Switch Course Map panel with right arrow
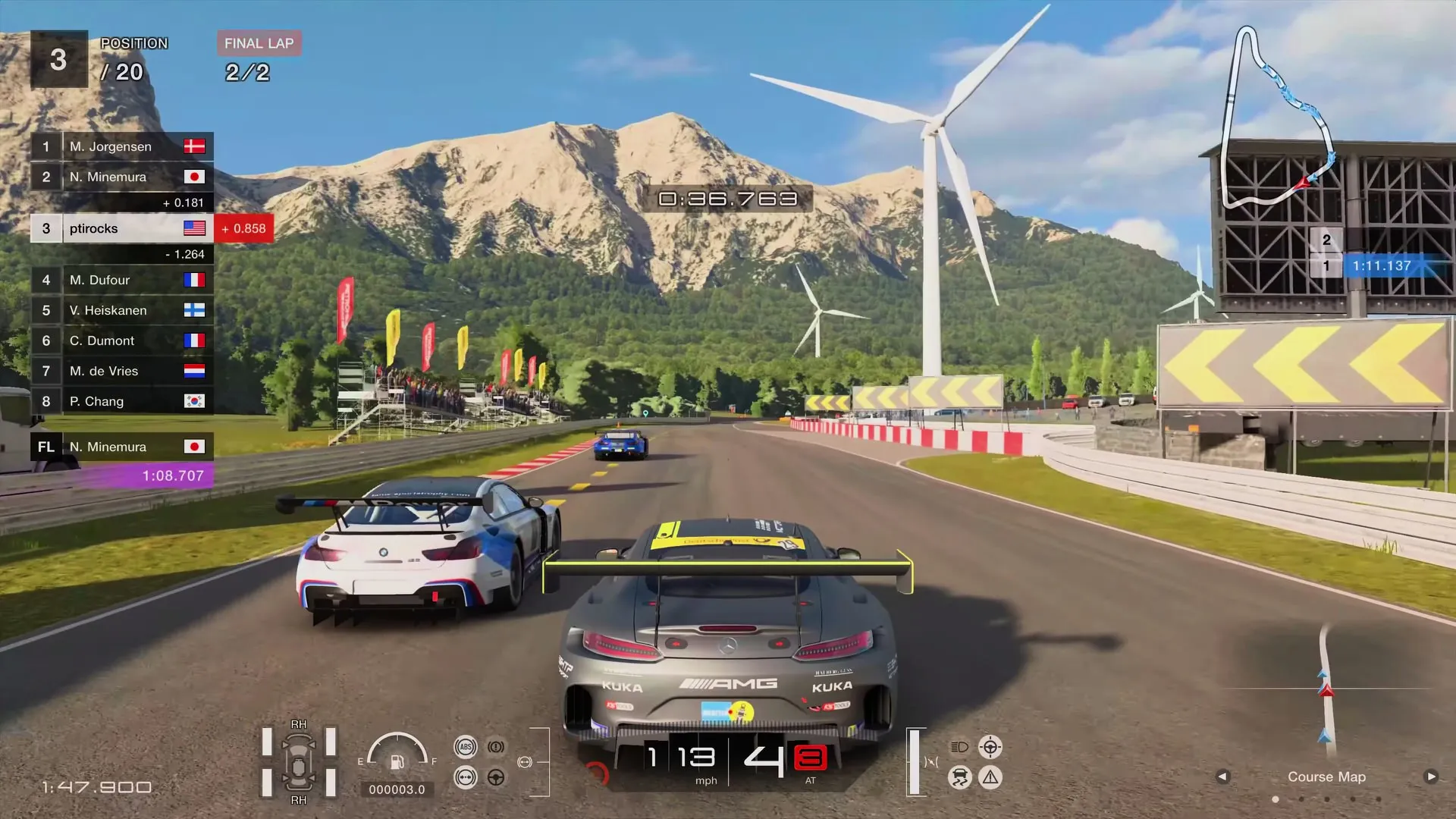1456x819 pixels. tap(1430, 777)
